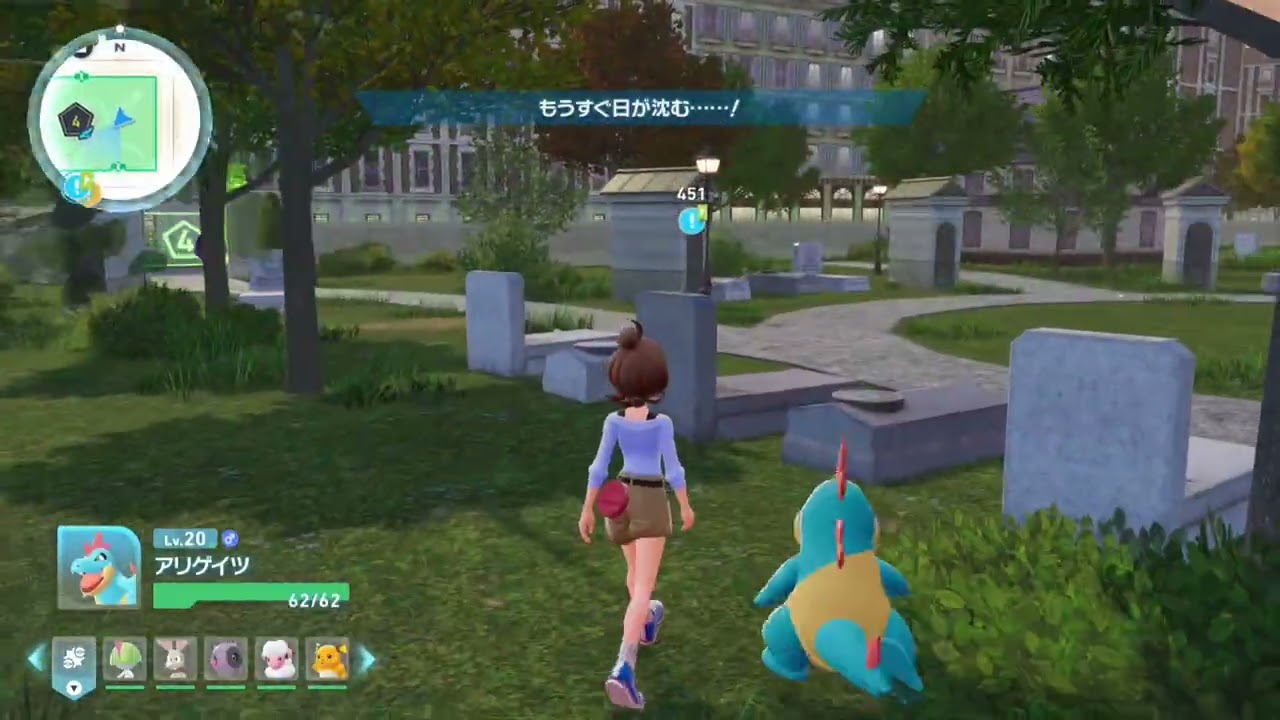Pick Pikachu from the party bar
Image resolution: width=1280 pixels, height=720 pixels.
coord(328,660)
